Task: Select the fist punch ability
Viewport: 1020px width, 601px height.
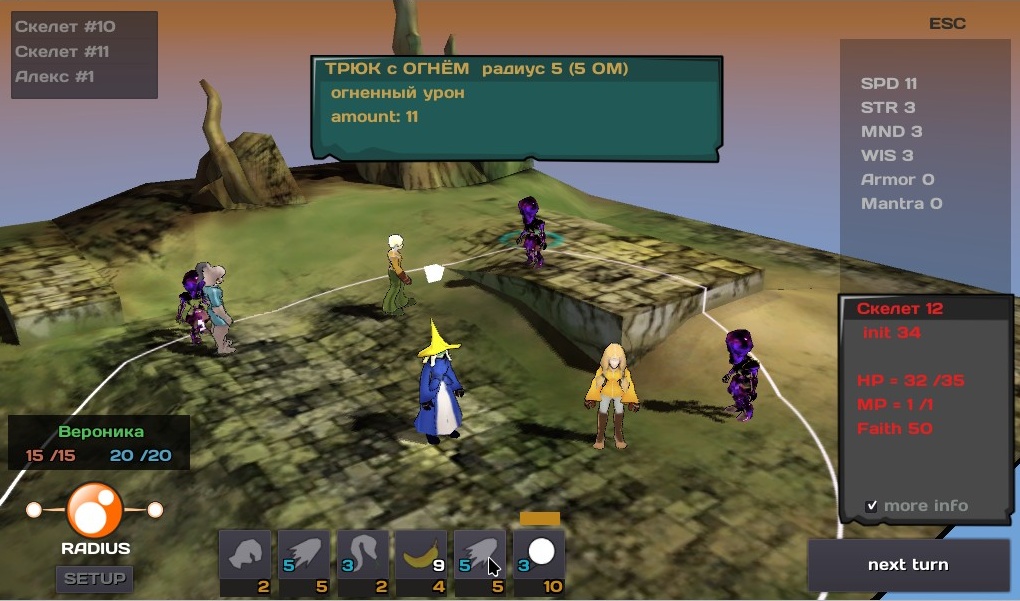Action: tap(245, 555)
